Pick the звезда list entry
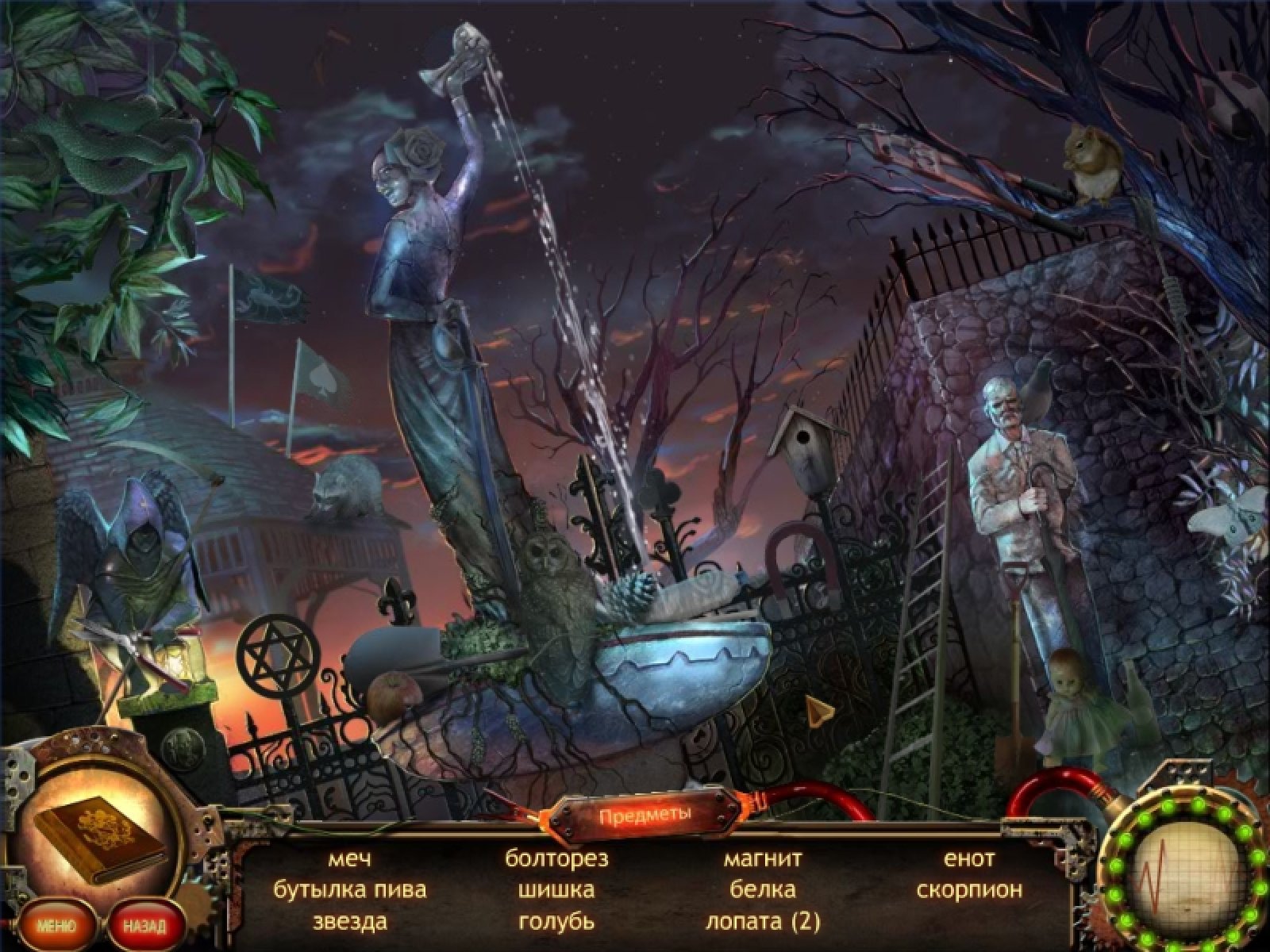Screen dimensions: 1270x952 coord(349,922)
